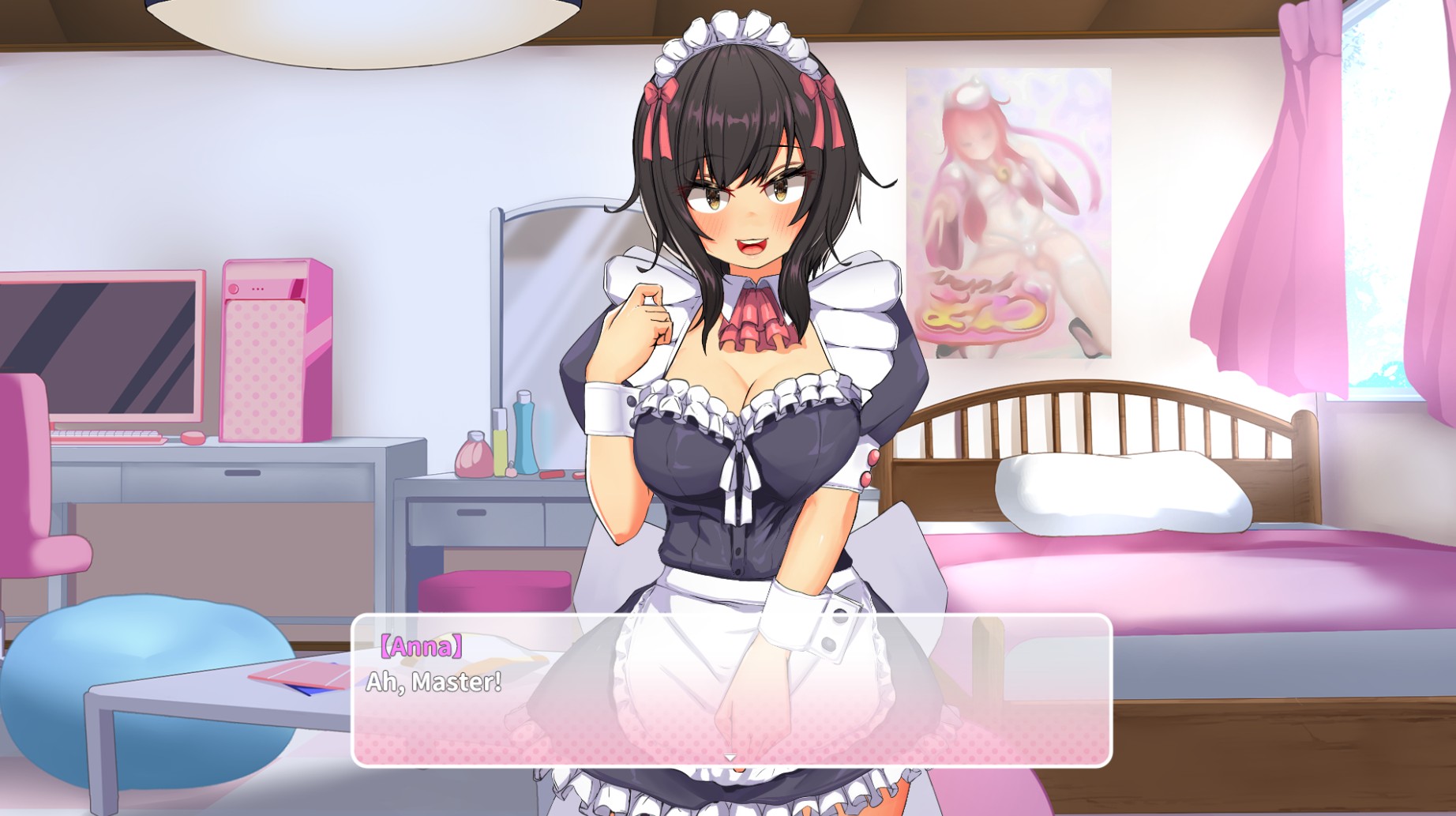Click the pink PC tower on the desk
The height and width of the screenshot is (816, 1456).
274,348
